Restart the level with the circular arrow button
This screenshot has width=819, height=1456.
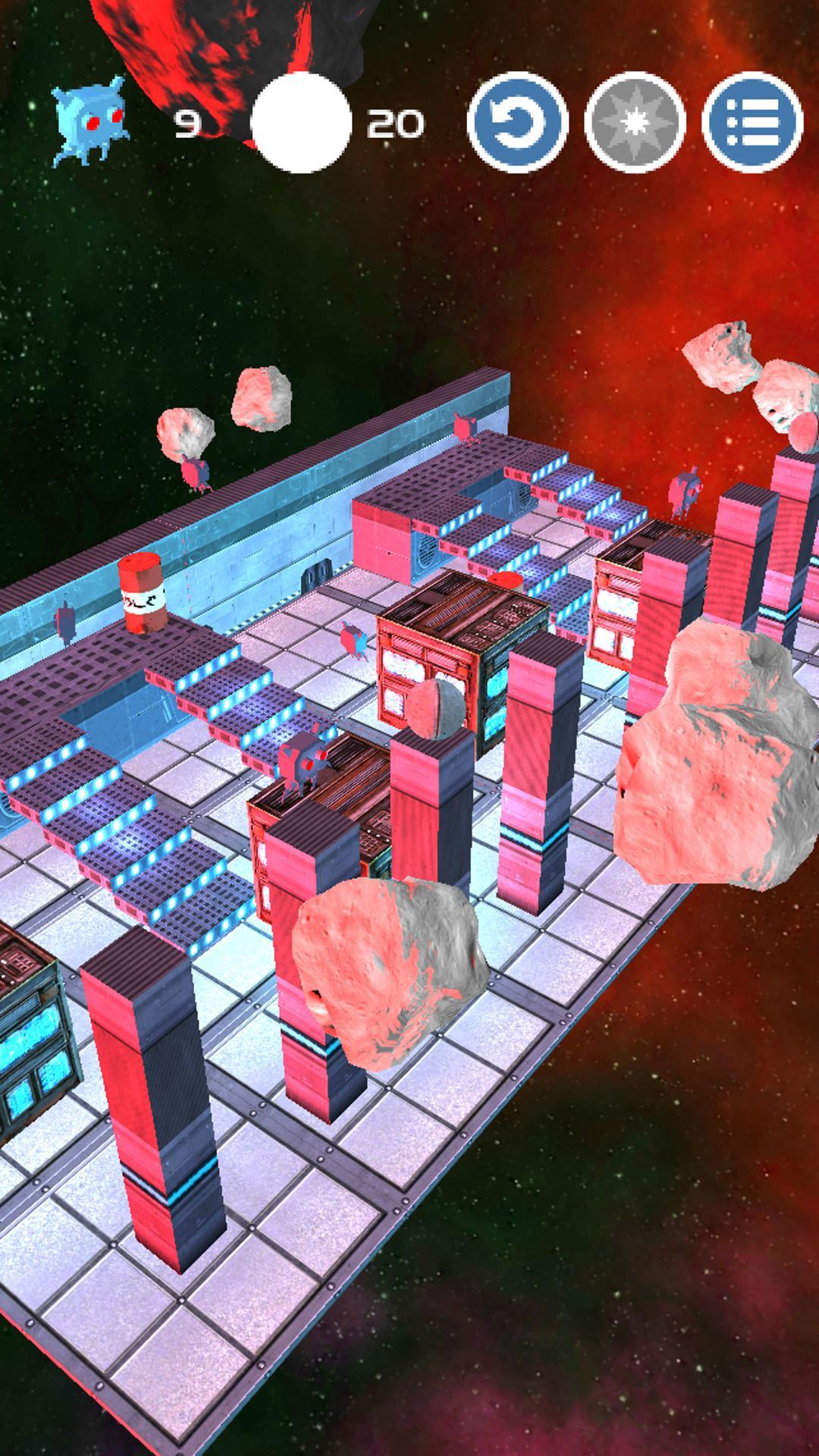[x=518, y=122]
